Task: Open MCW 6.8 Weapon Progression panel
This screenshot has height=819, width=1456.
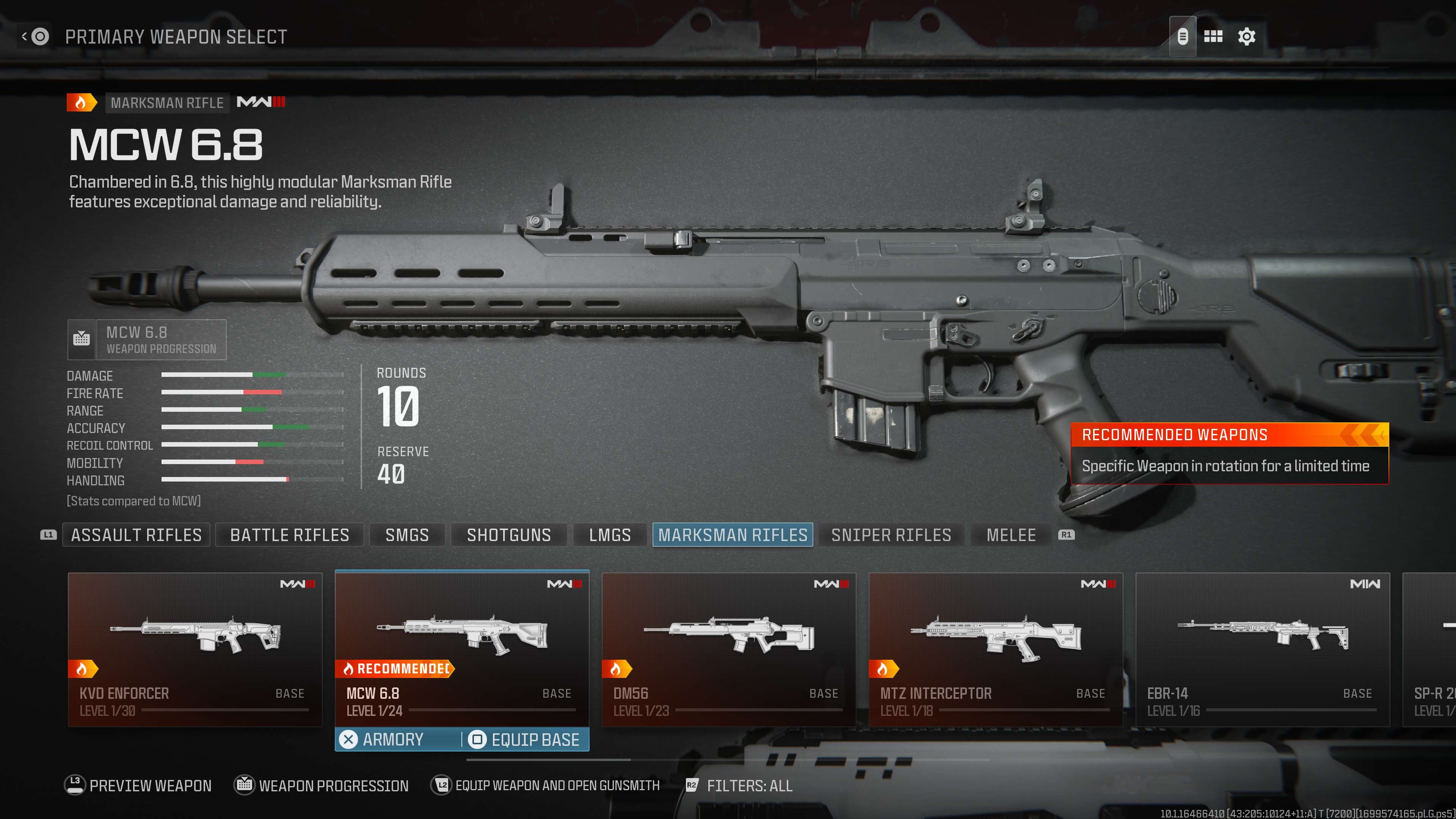Action: pyautogui.click(x=147, y=340)
